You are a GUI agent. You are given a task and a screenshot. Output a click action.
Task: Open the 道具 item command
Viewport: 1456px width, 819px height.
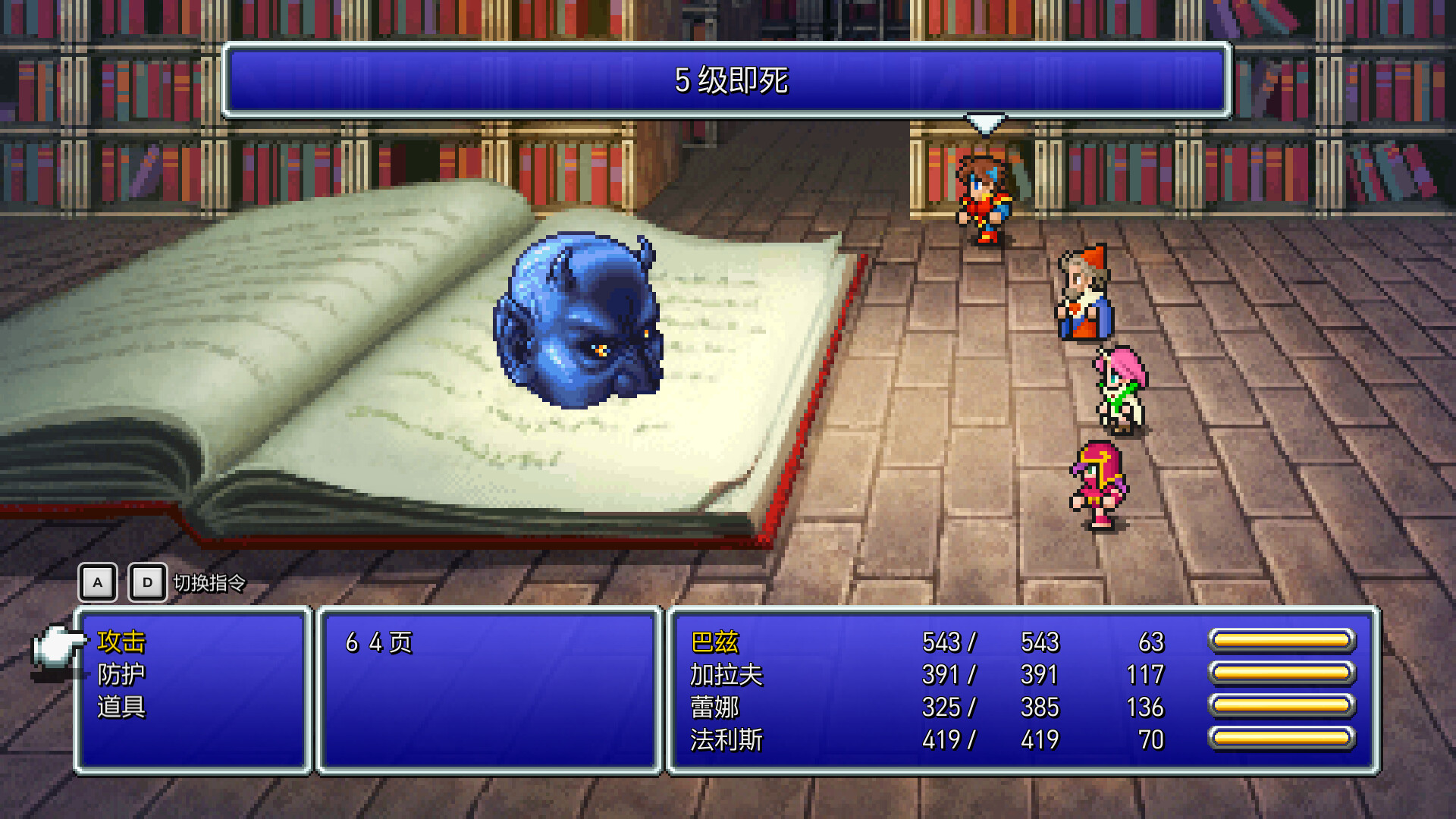click(121, 707)
